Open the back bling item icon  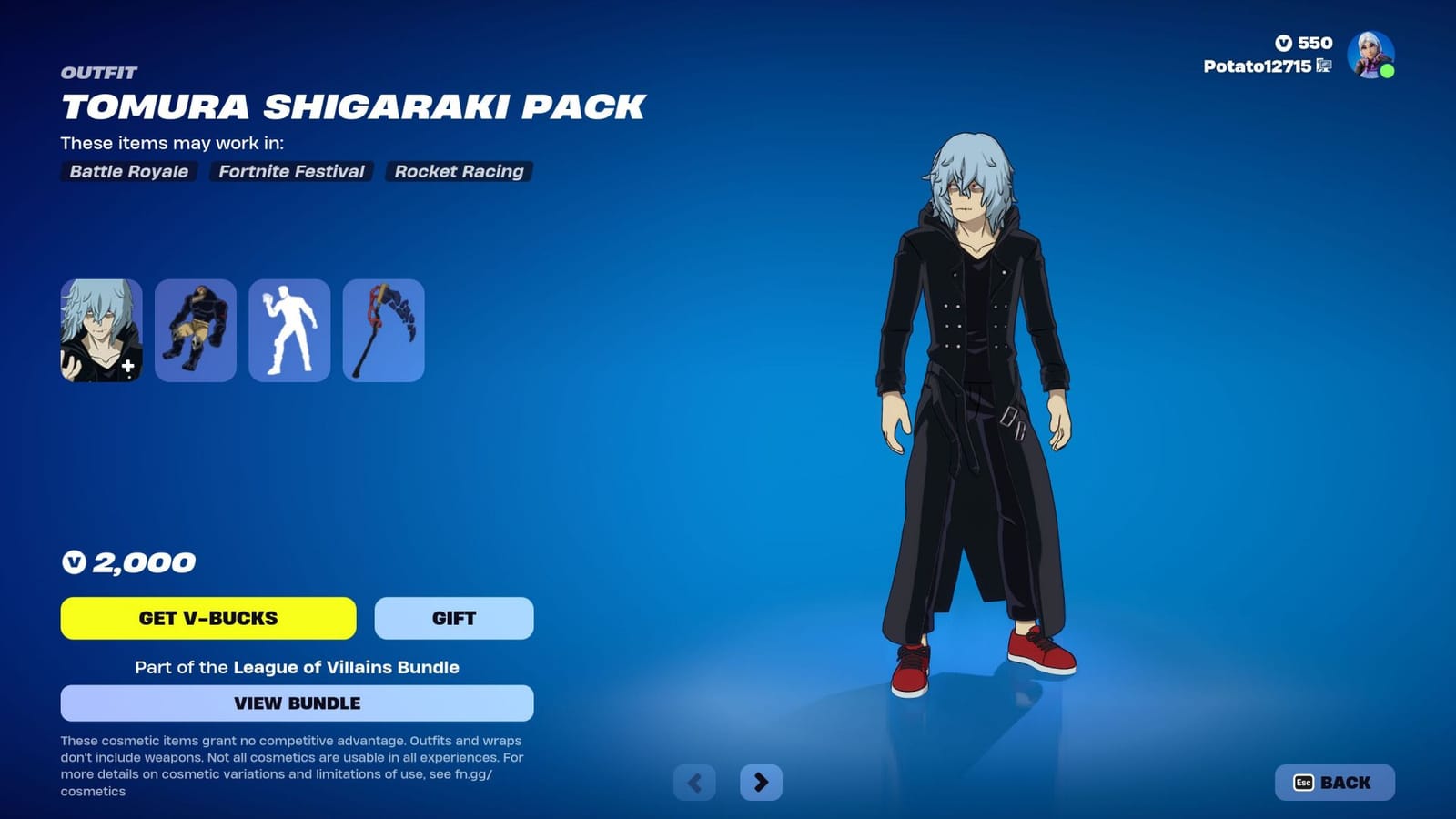tap(195, 329)
